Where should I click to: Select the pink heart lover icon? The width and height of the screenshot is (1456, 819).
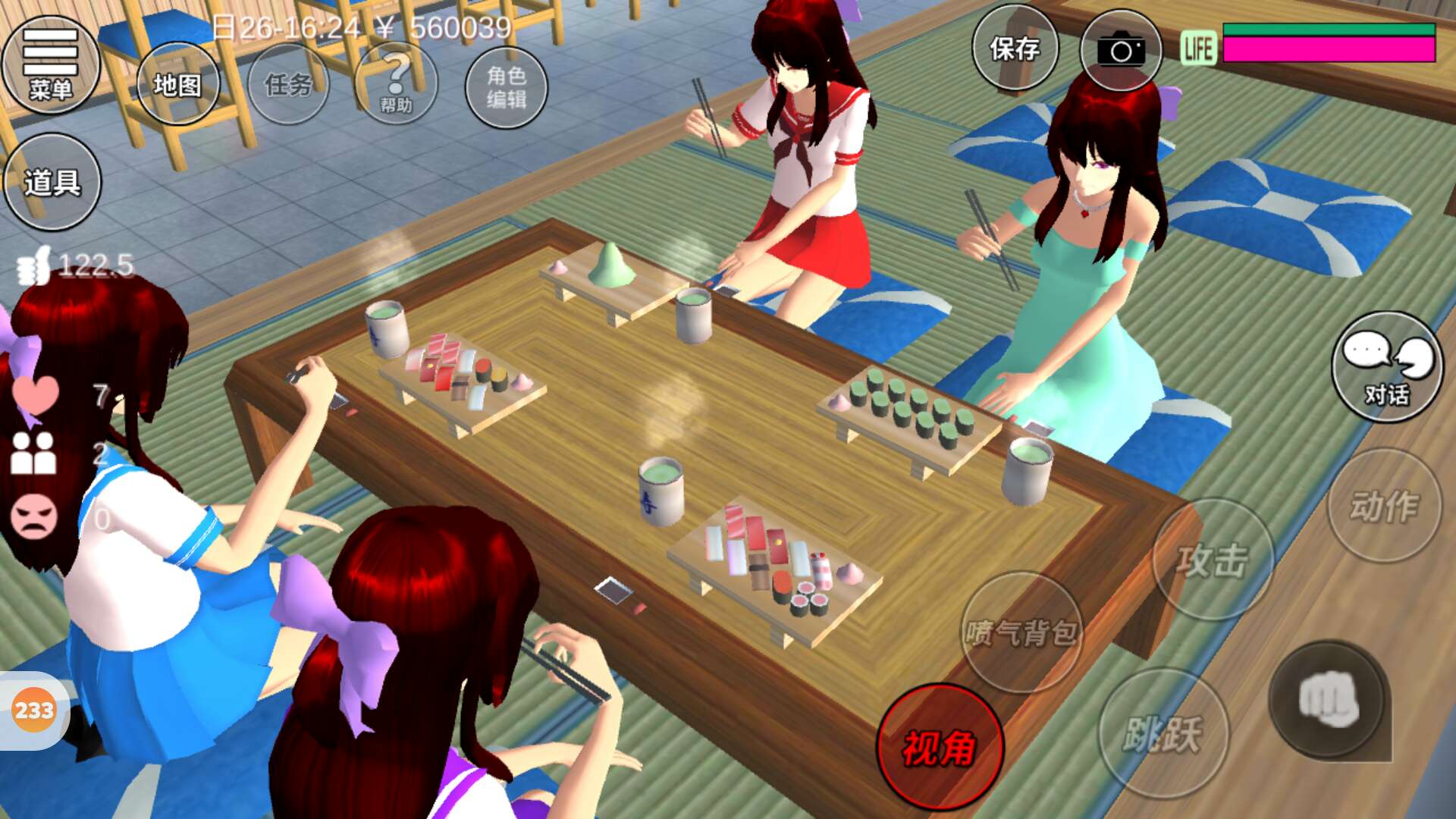pyautogui.click(x=35, y=395)
